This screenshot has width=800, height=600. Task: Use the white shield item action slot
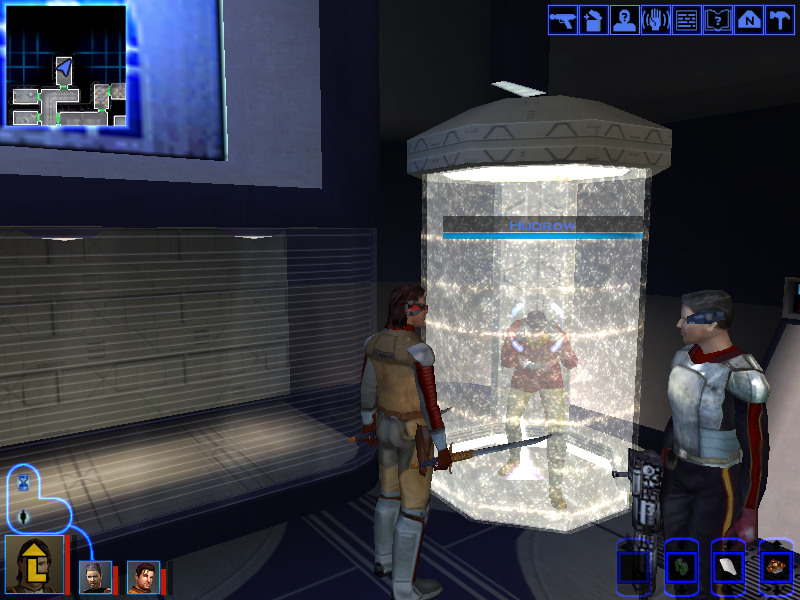pyautogui.click(x=727, y=568)
